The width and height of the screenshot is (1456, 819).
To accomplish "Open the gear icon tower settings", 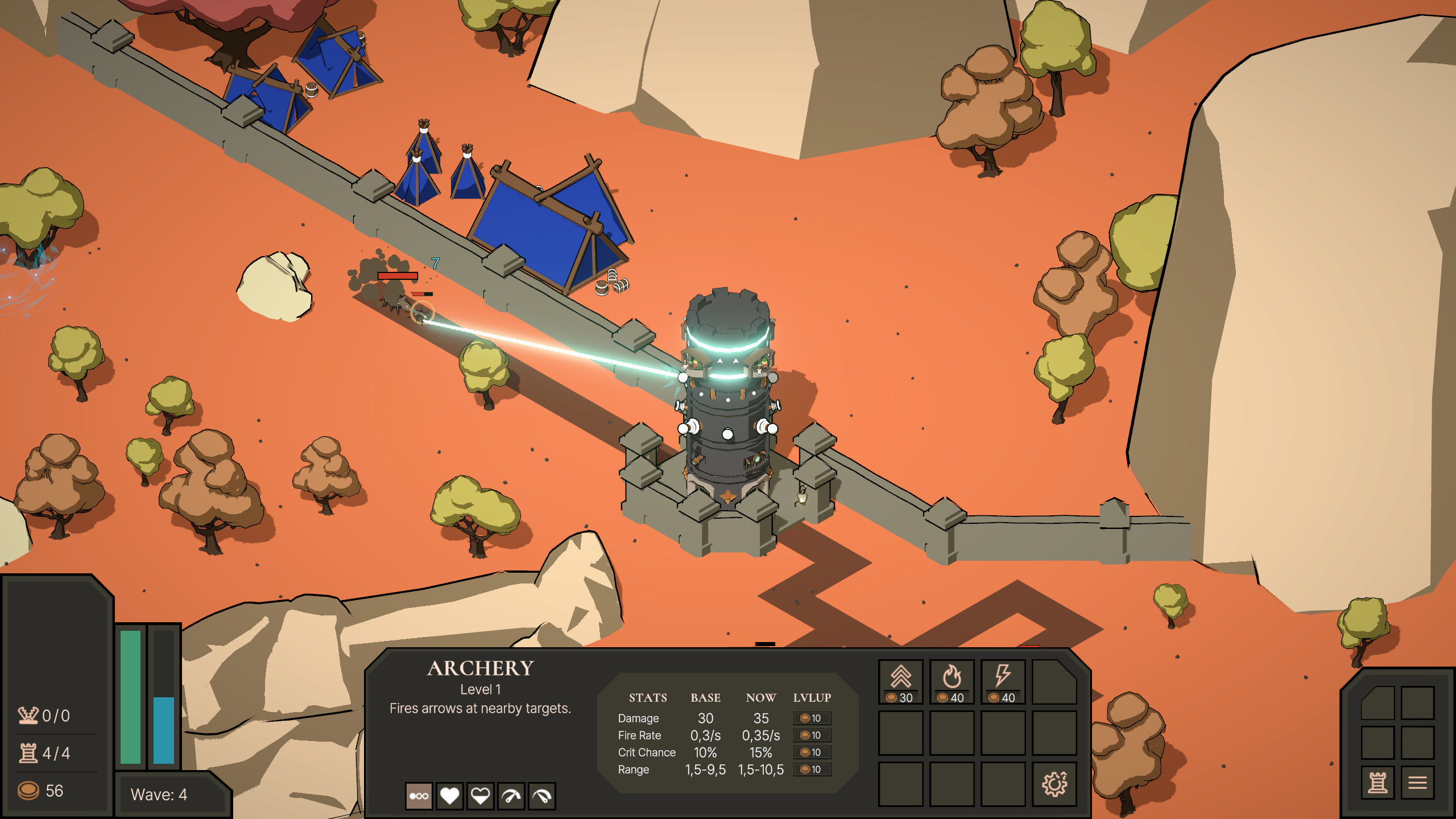I will tap(1054, 784).
